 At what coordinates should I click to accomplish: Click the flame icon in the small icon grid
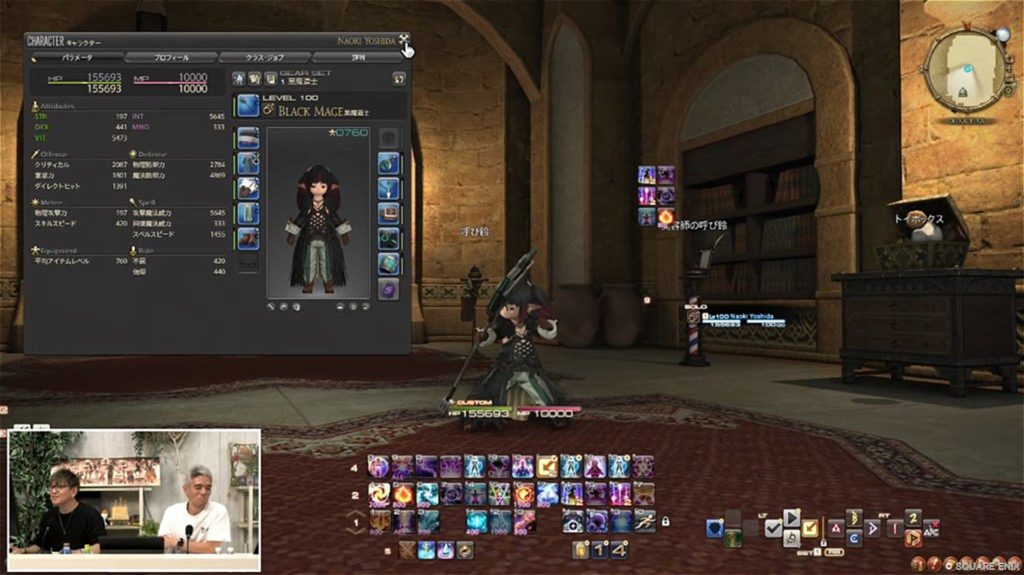[x=666, y=216]
